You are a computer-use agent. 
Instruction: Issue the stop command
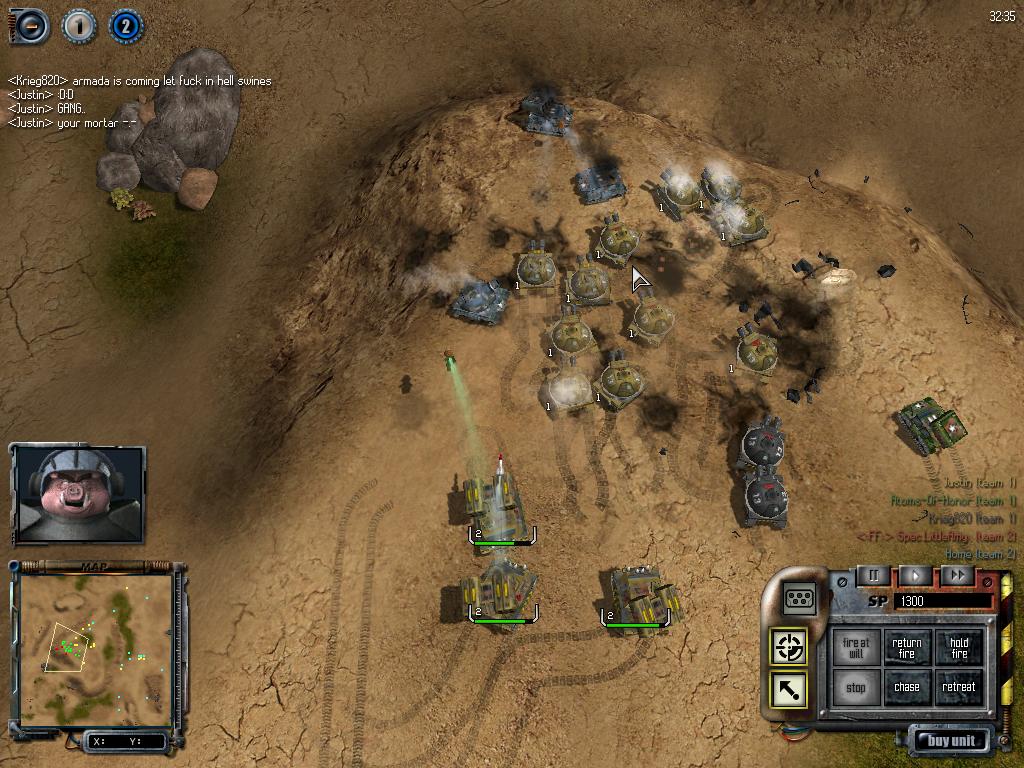tap(856, 688)
